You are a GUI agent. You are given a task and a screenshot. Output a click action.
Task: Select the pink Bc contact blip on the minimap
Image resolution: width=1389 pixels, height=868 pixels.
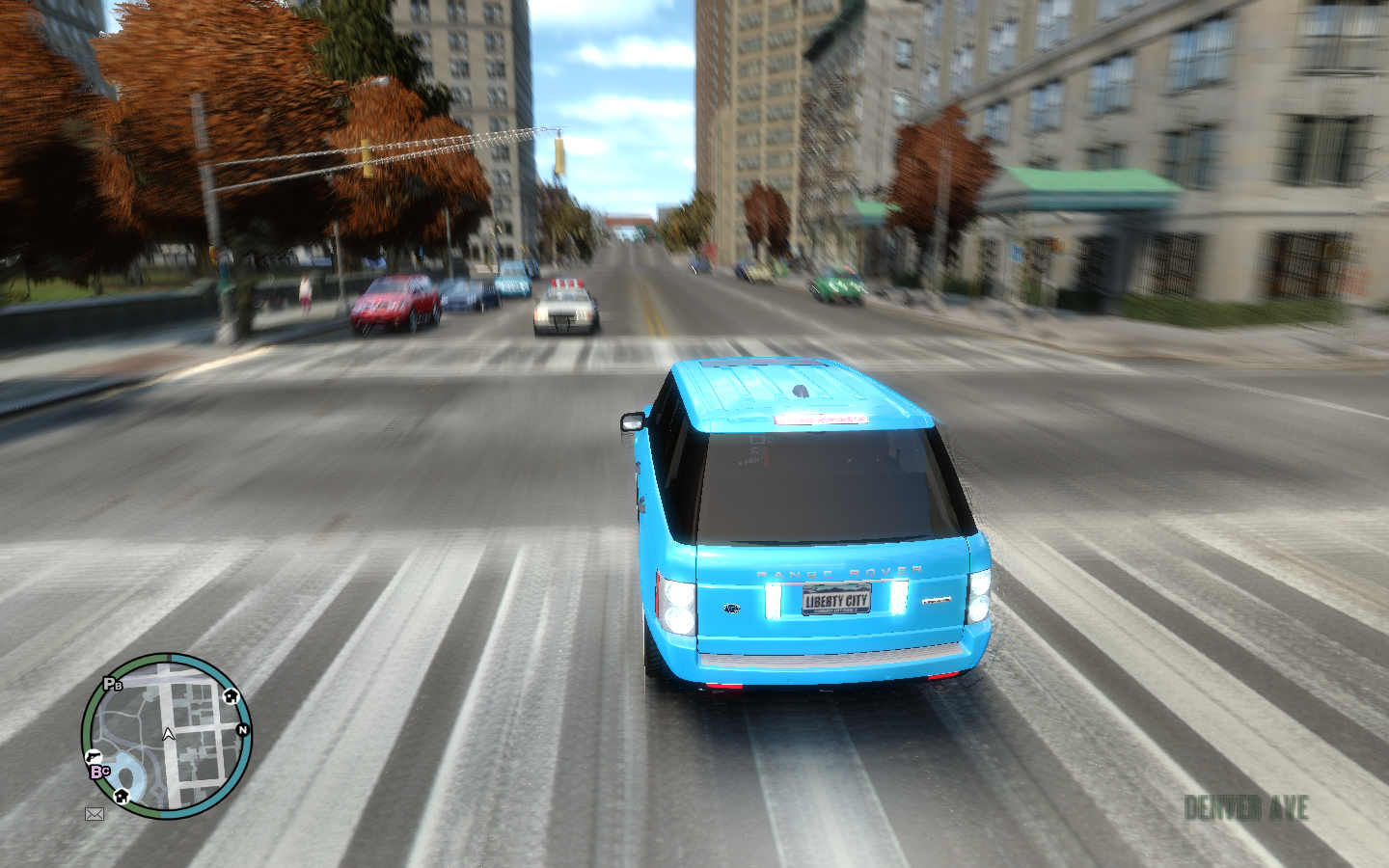(x=100, y=771)
